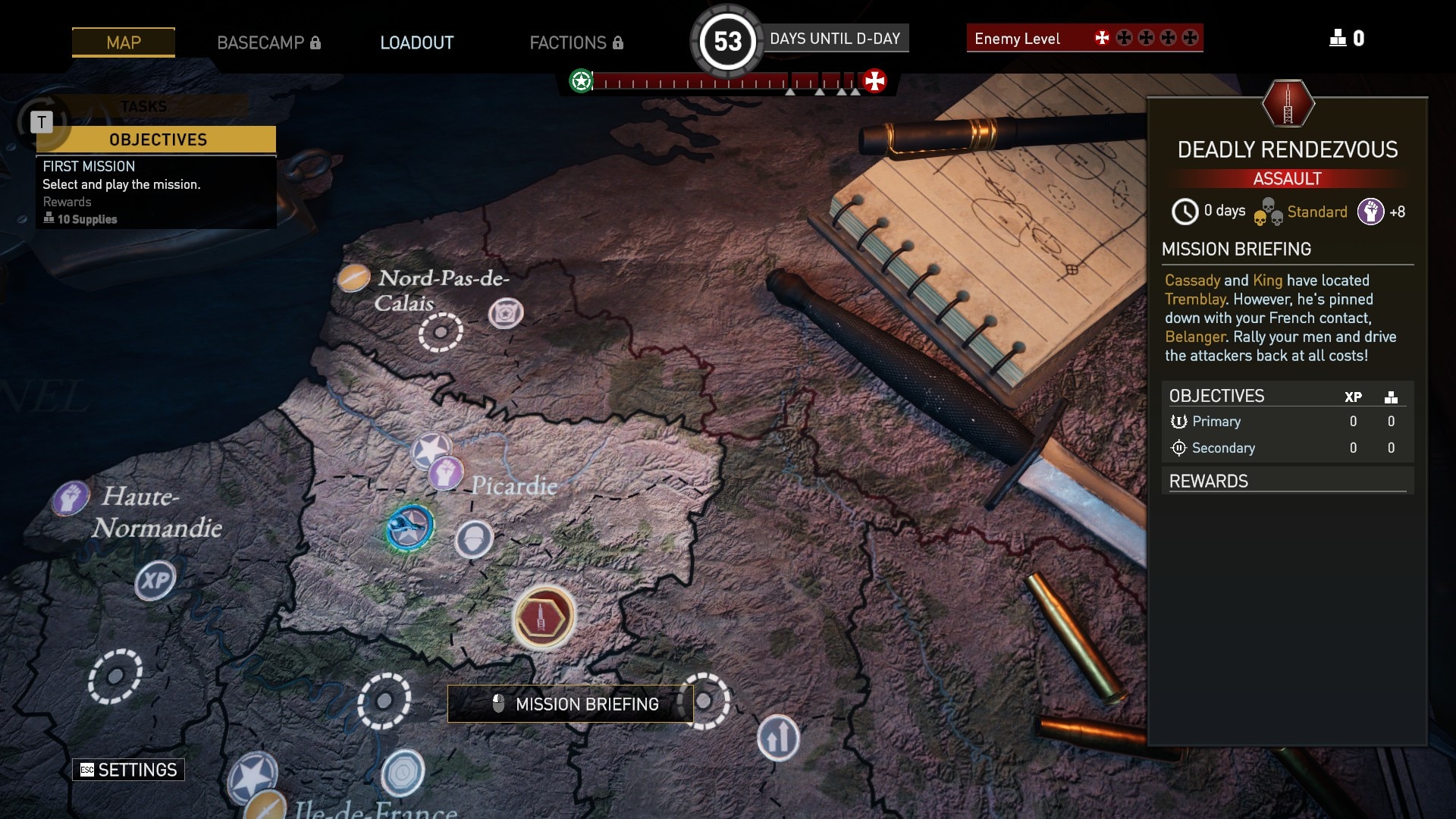Select the purple fist marker near Picardie
This screenshot has height=819, width=1456.
[446, 473]
